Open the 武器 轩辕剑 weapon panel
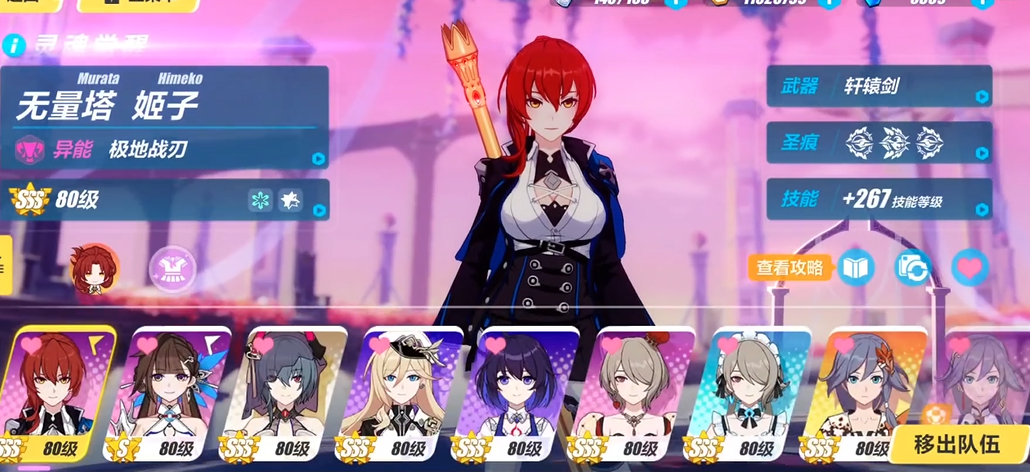1030x472 pixels. [x=878, y=87]
